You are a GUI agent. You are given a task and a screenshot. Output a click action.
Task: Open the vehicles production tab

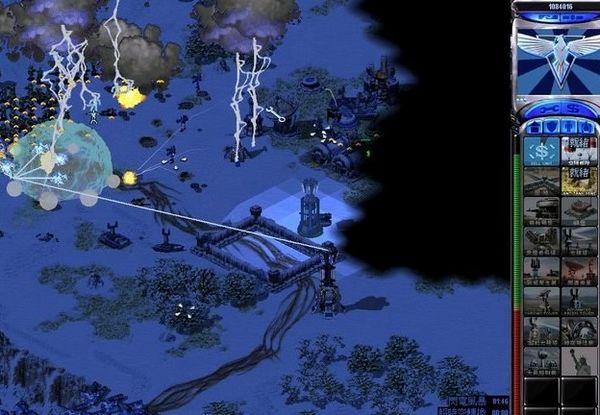pos(583,127)
